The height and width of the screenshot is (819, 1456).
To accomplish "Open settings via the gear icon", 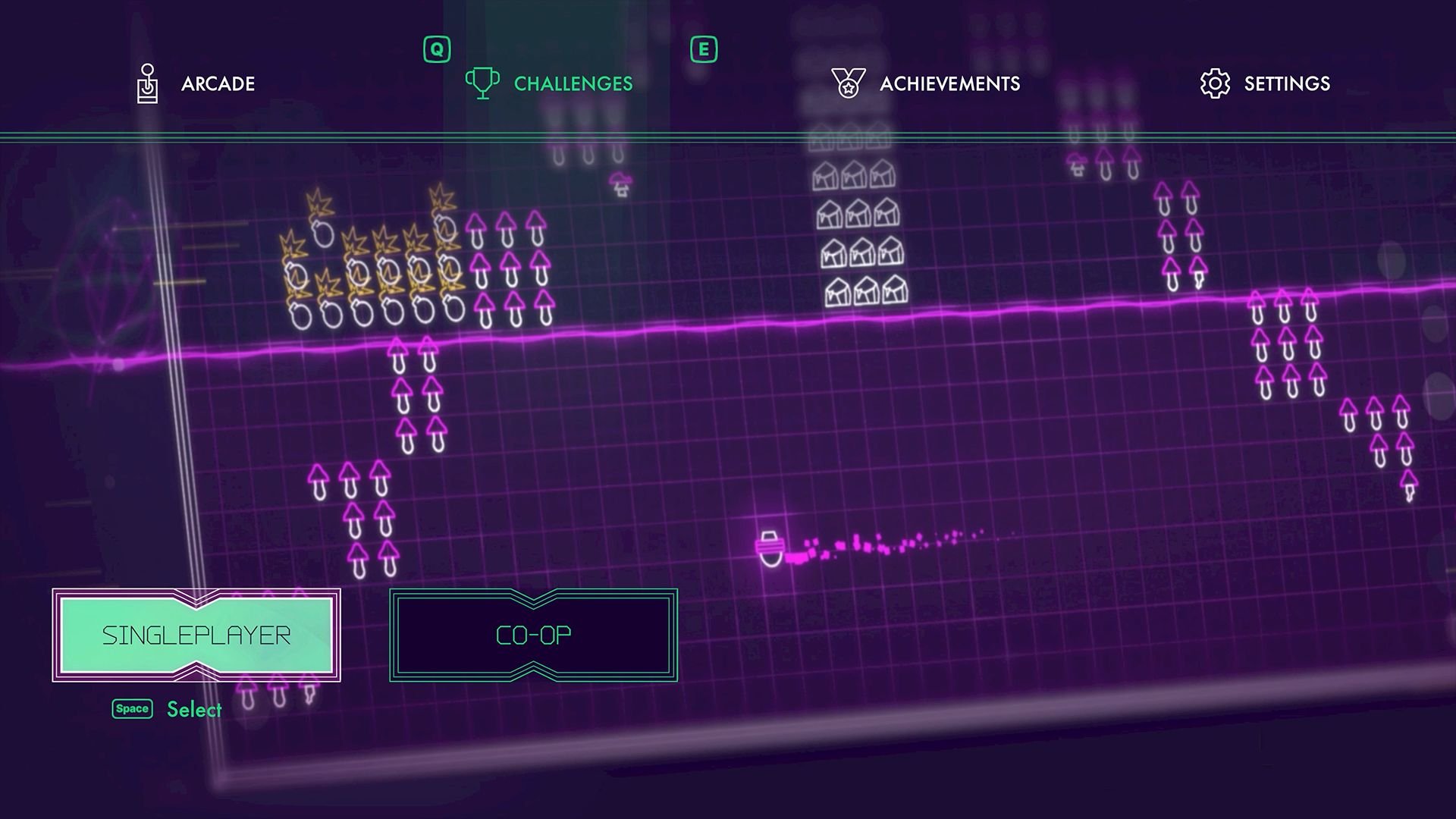I will click(1213, 83).
